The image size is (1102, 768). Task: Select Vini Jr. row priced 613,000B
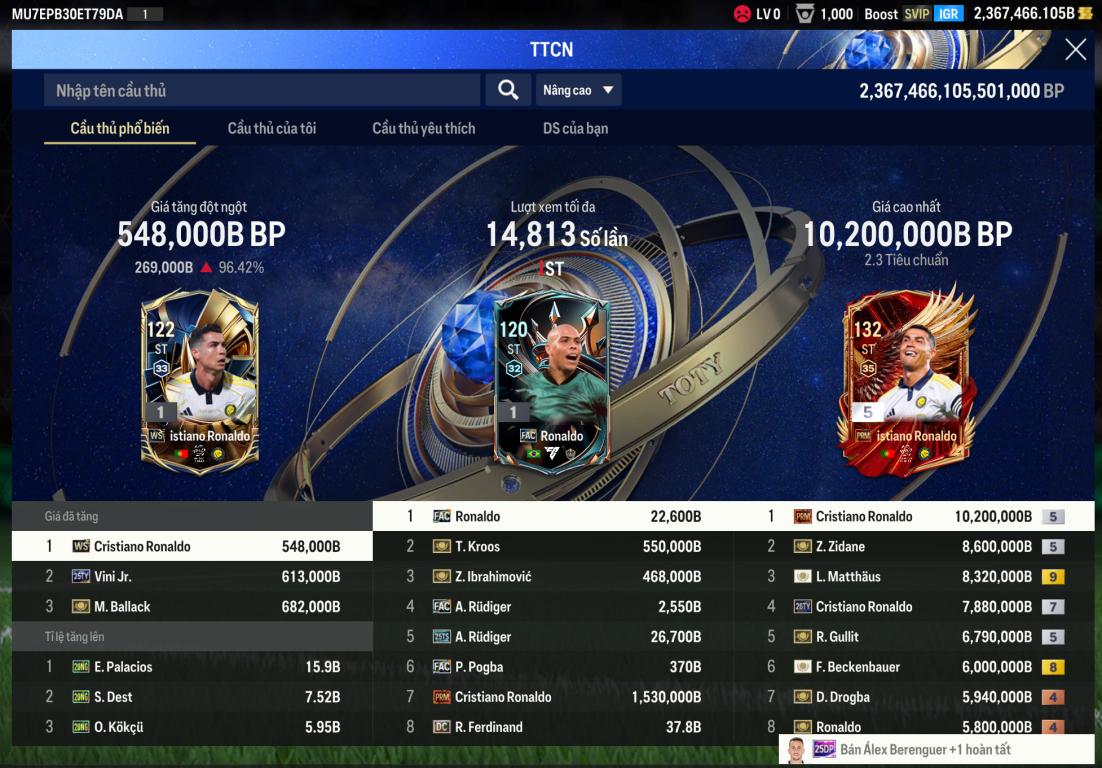[x=192, y=577]
